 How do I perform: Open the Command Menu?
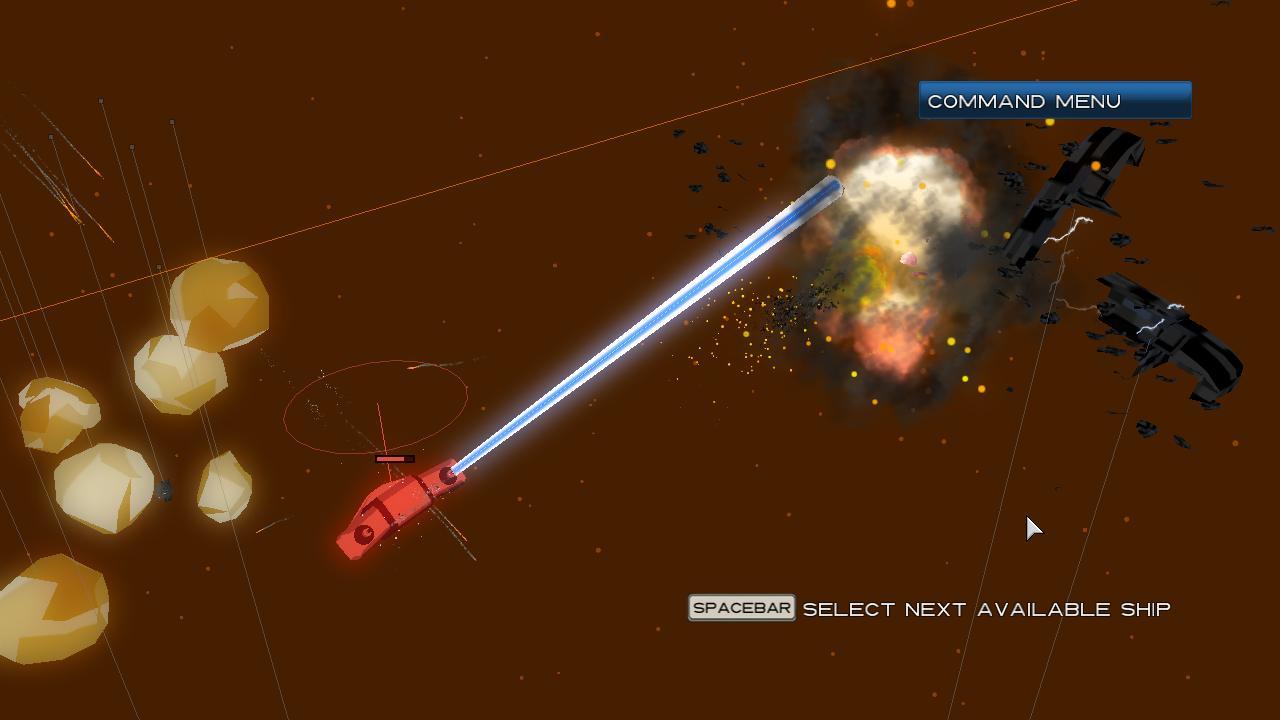[1054, 100]
